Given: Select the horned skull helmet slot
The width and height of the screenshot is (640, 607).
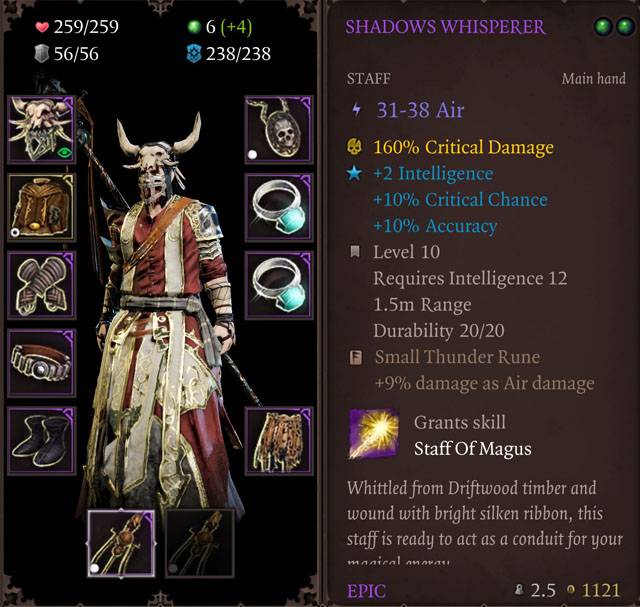Looking at the screenshot, I should [x=41, y=129].
